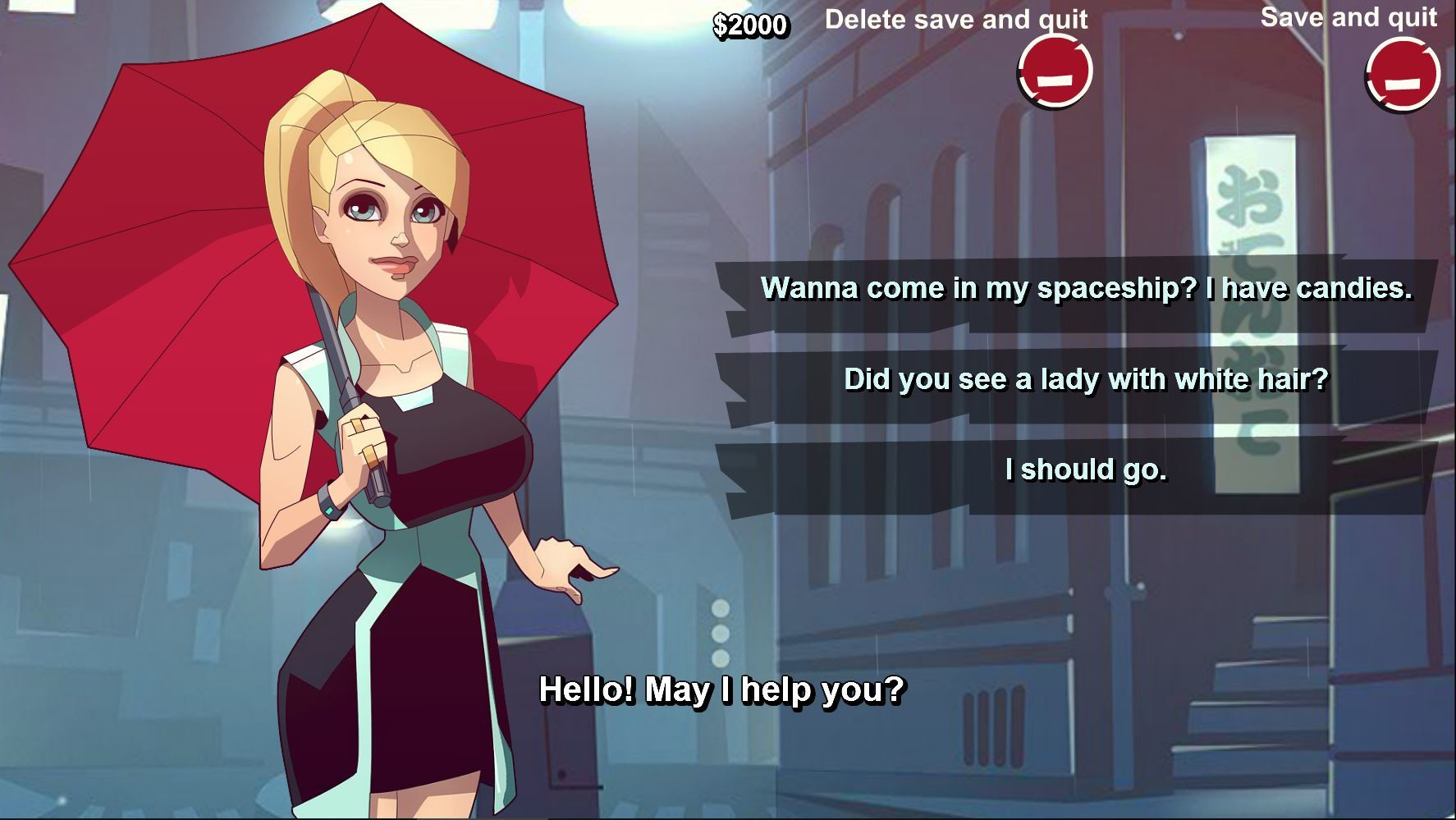Select the "I should go." reply
This screenshot has width=1456, height=820.
(x=1086, y=470)
